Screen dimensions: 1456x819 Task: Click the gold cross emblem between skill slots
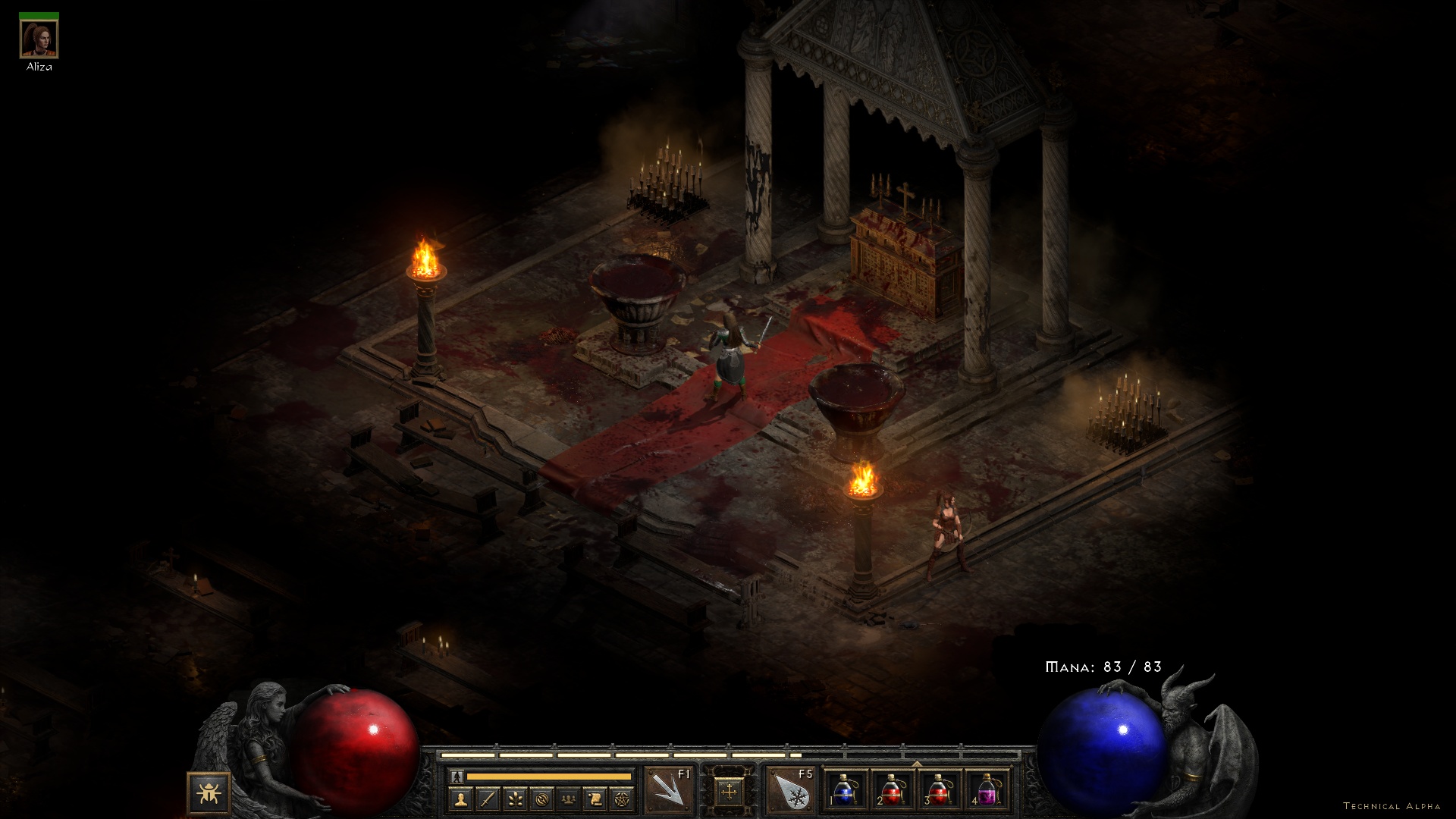tap(730, 792)
